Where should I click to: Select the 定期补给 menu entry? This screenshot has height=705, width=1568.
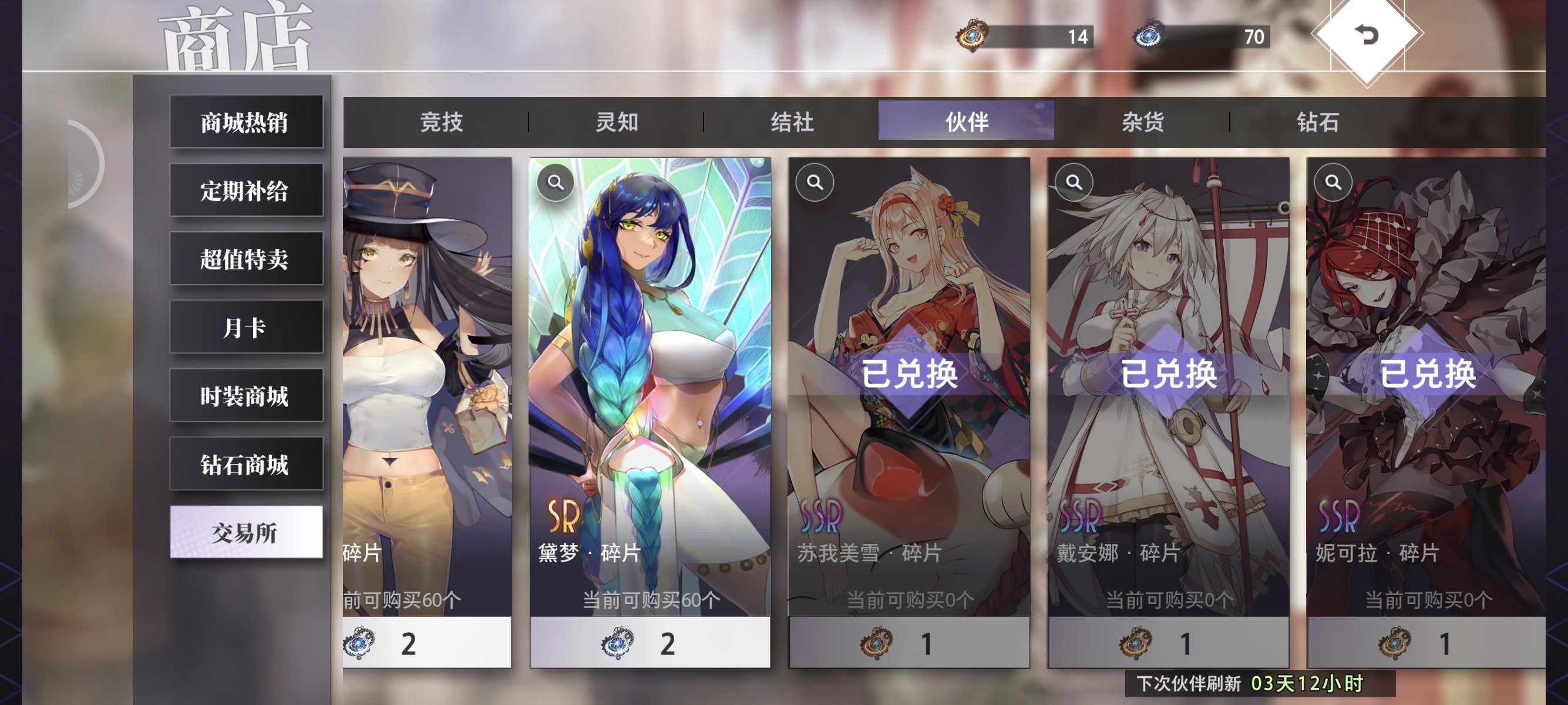click(245, 190)
